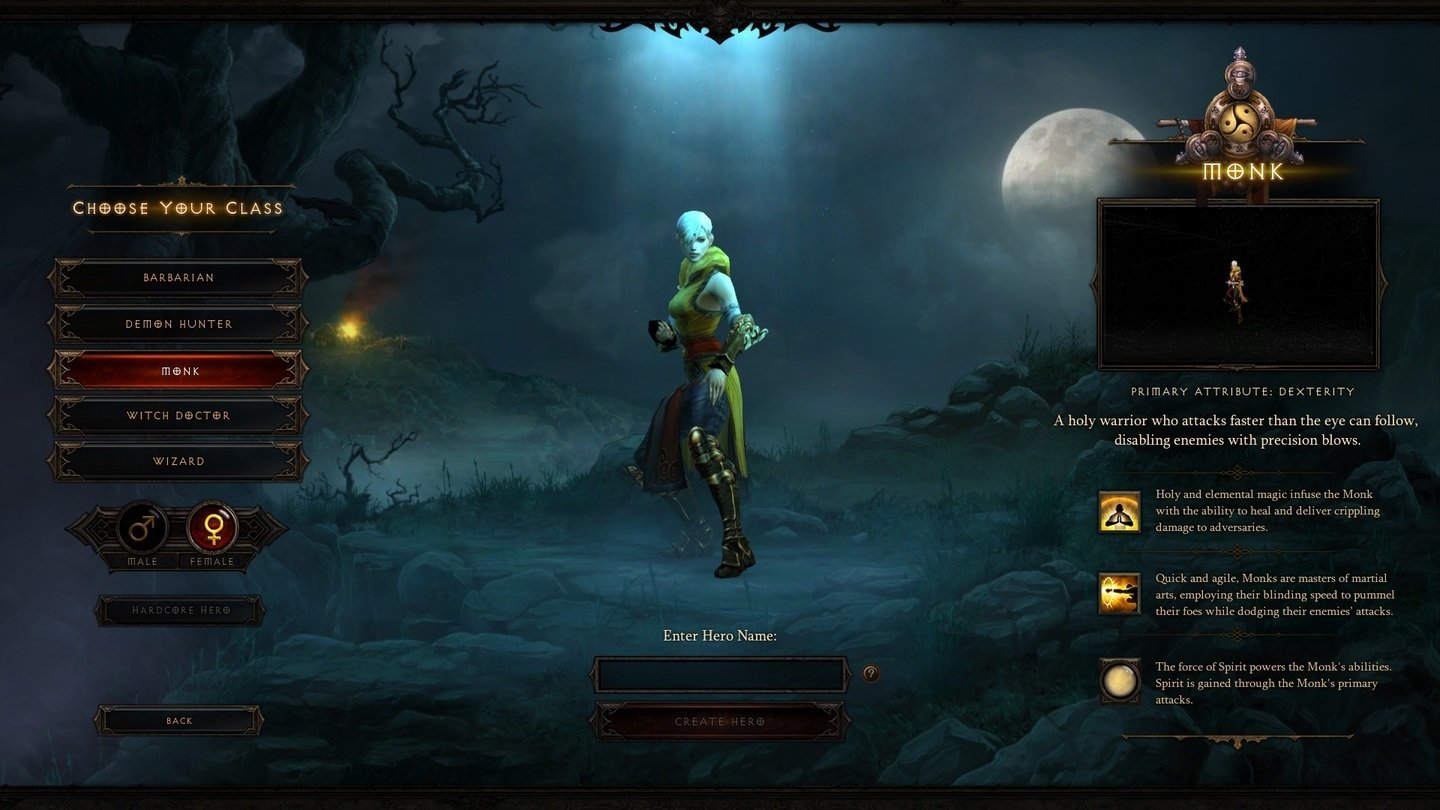Click the male gender symbol icon
Image resolution: width=1440 pixels, height=810 pixels.
(x=140, y=527)
